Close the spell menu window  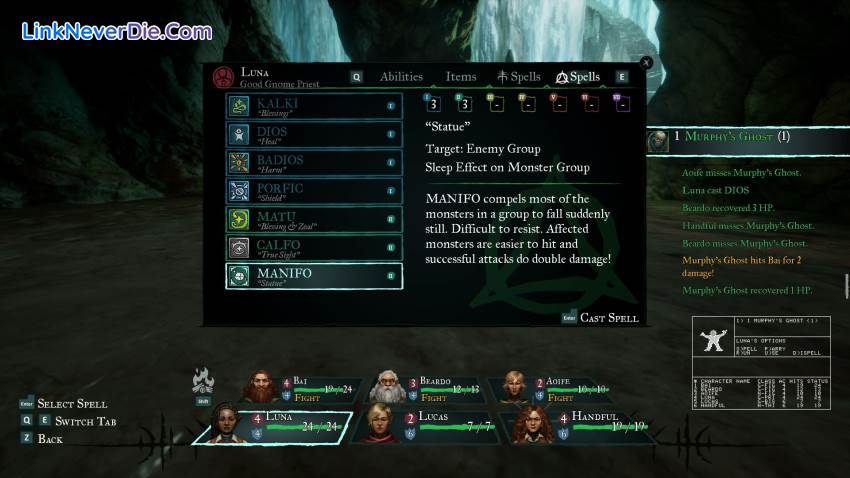[x=646, y=62]
